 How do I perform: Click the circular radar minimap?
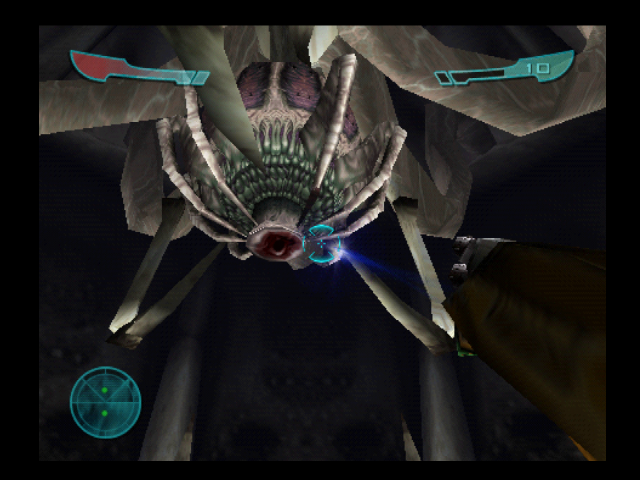(105, 402)
